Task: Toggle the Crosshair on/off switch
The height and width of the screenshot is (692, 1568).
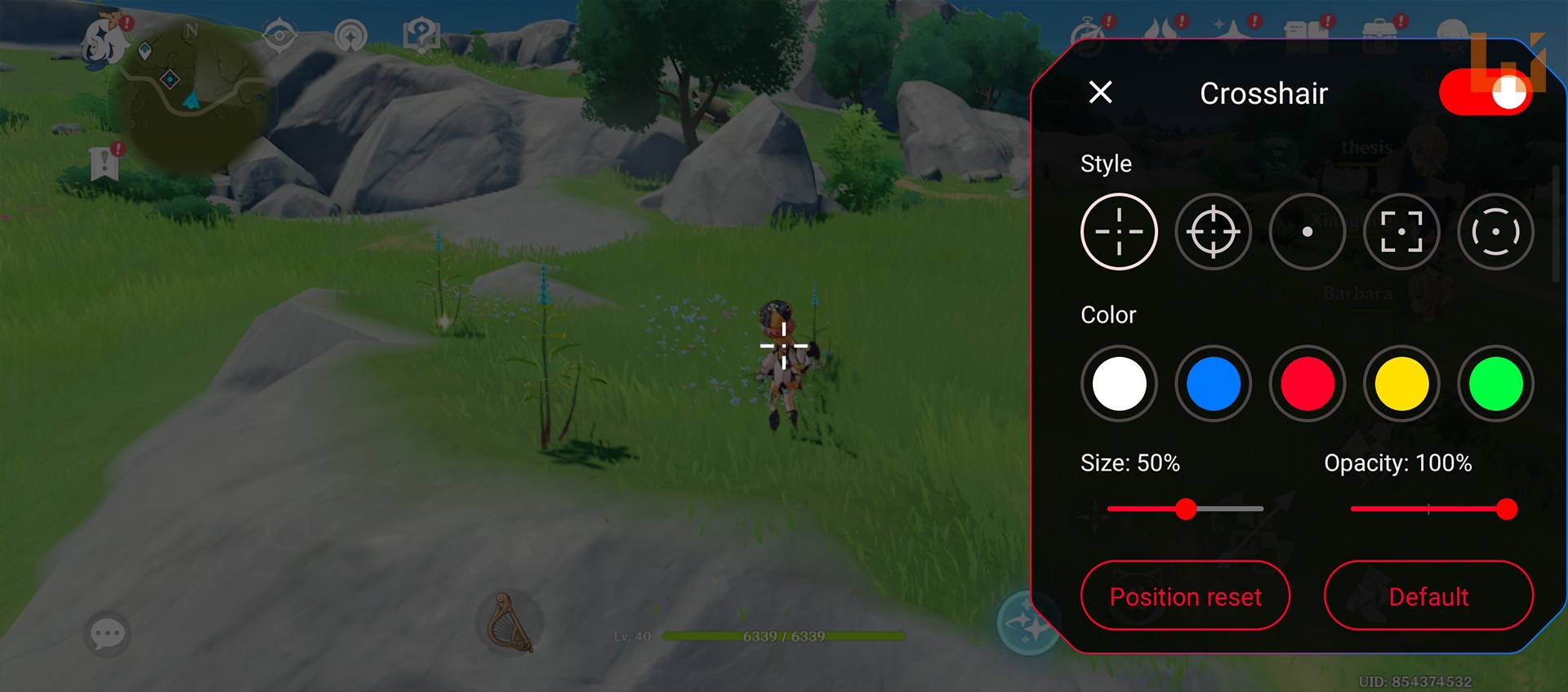Action: (x=1485, y=92)
